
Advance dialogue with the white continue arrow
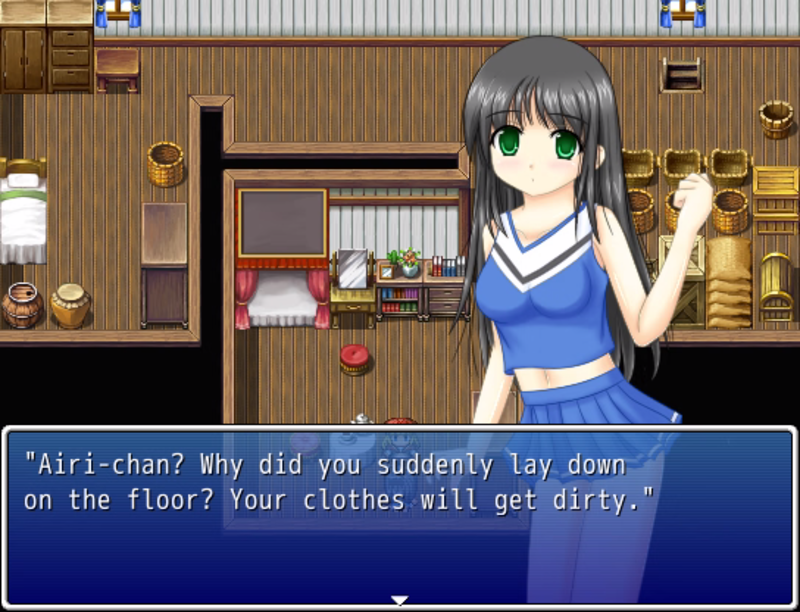399,600
